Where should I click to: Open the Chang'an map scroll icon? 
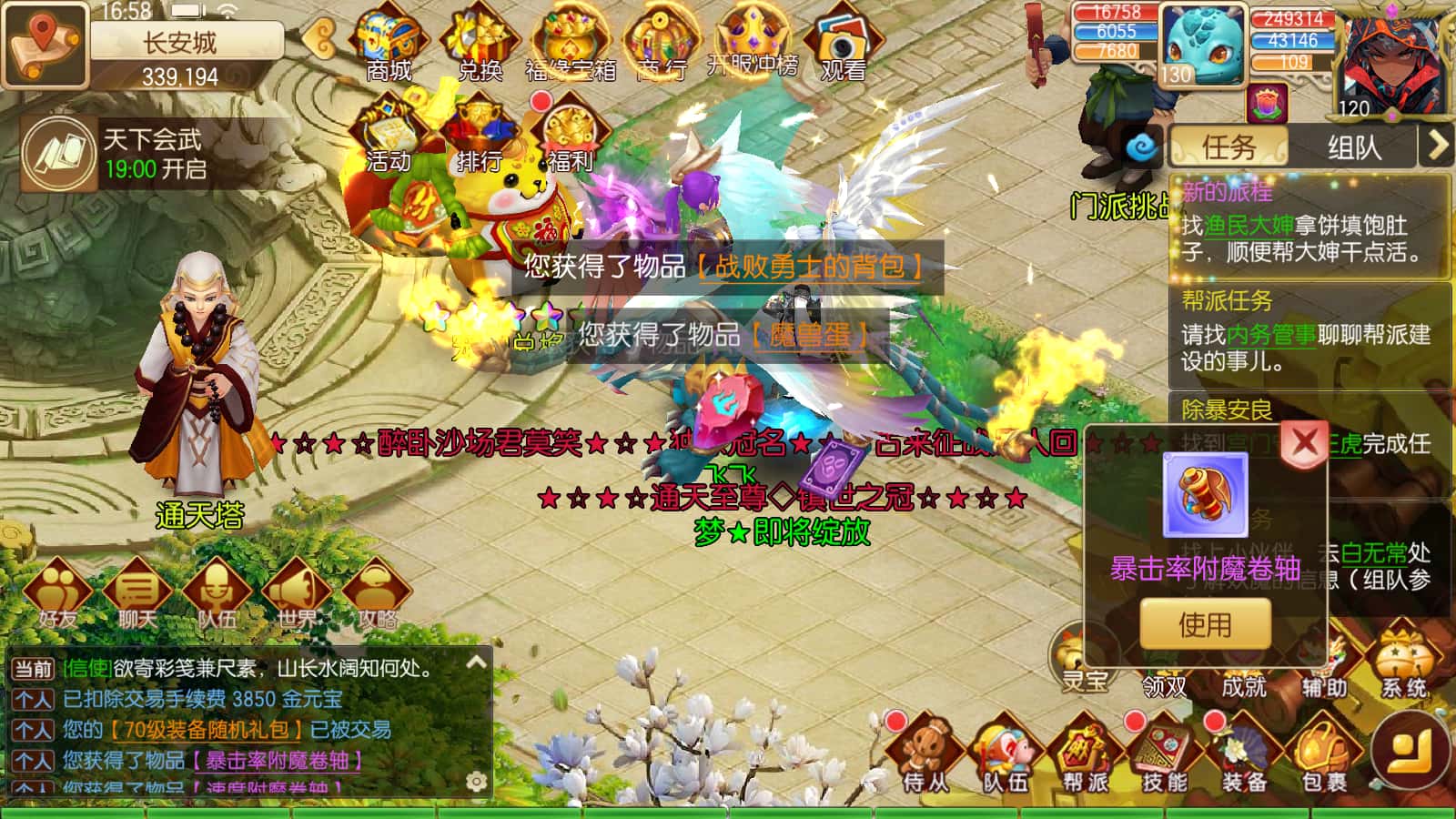coord(44,44)
